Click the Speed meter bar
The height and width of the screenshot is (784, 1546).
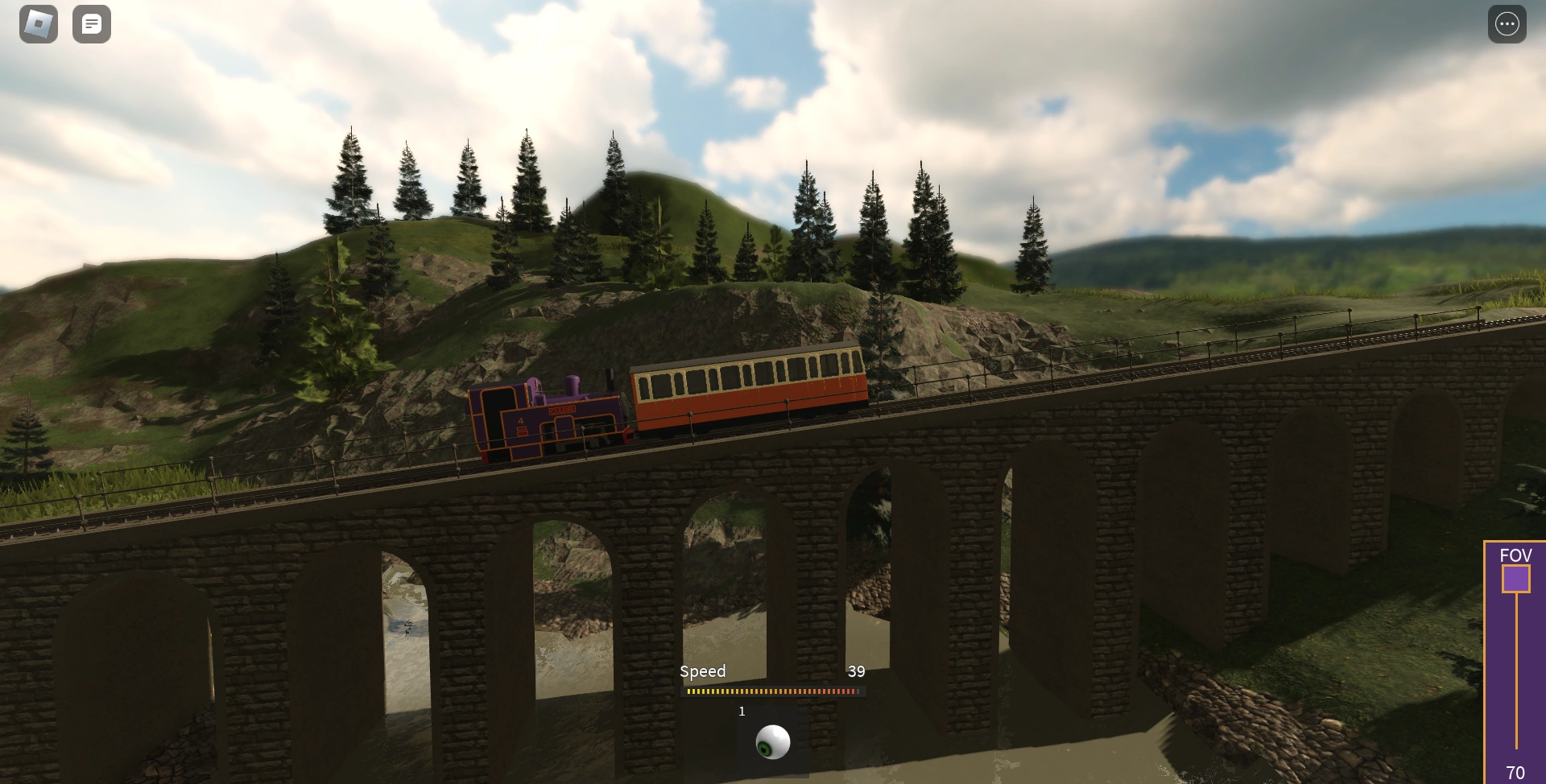(773, 691)
